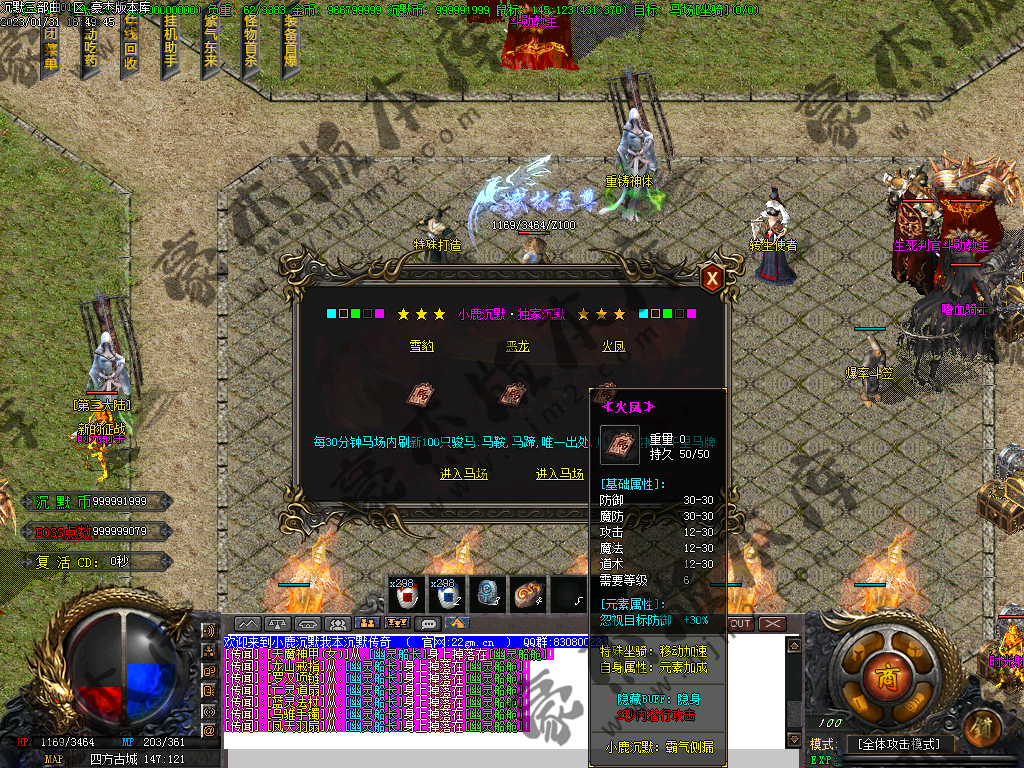Open the 怪物首杀 banner
The height and width of the screenshot is (768, 1024).
[250, 45]
